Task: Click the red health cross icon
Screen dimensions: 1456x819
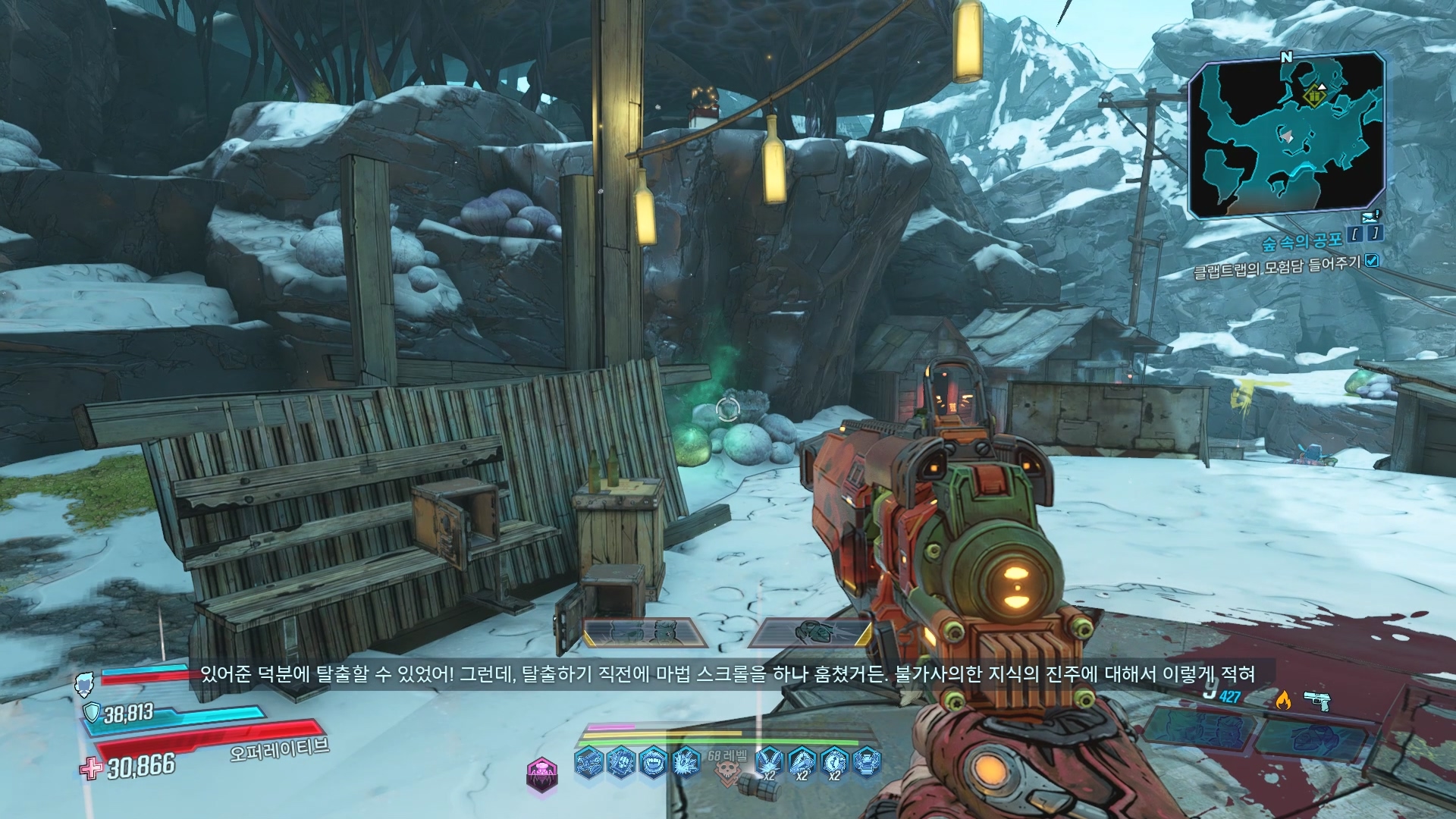Action: pos(91,768)
